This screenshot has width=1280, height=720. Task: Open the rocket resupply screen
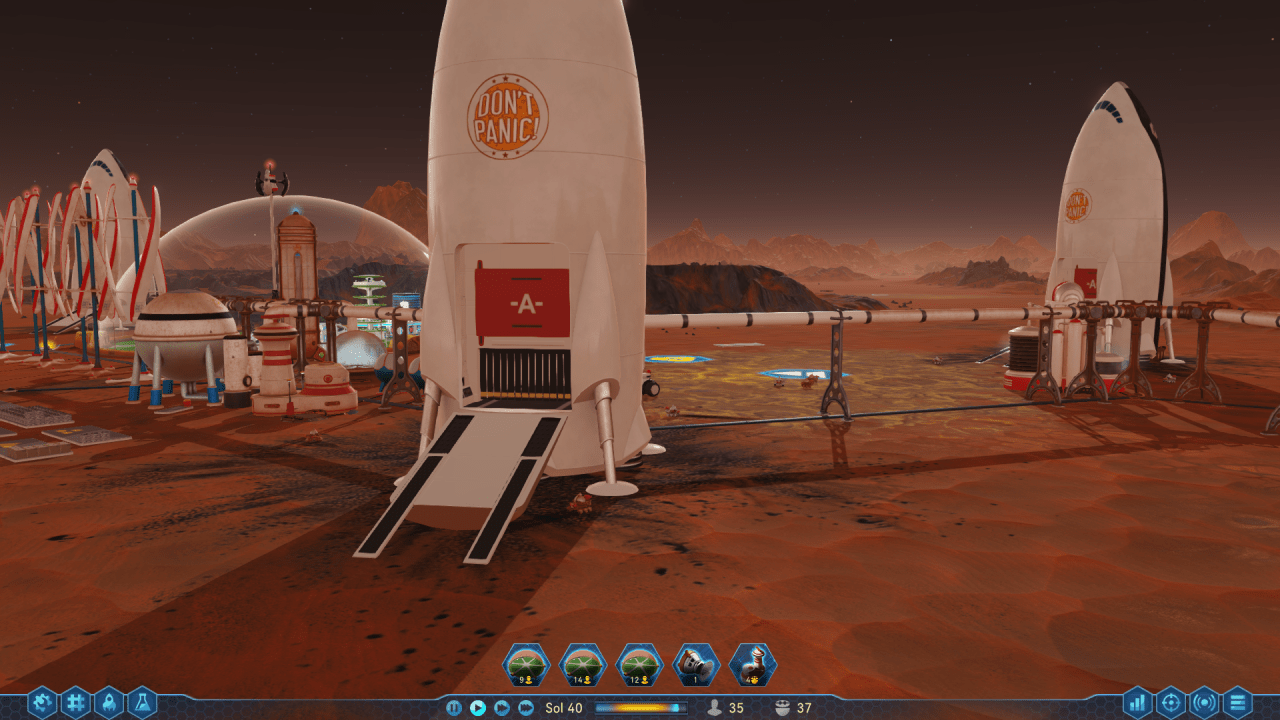(109, 702)
